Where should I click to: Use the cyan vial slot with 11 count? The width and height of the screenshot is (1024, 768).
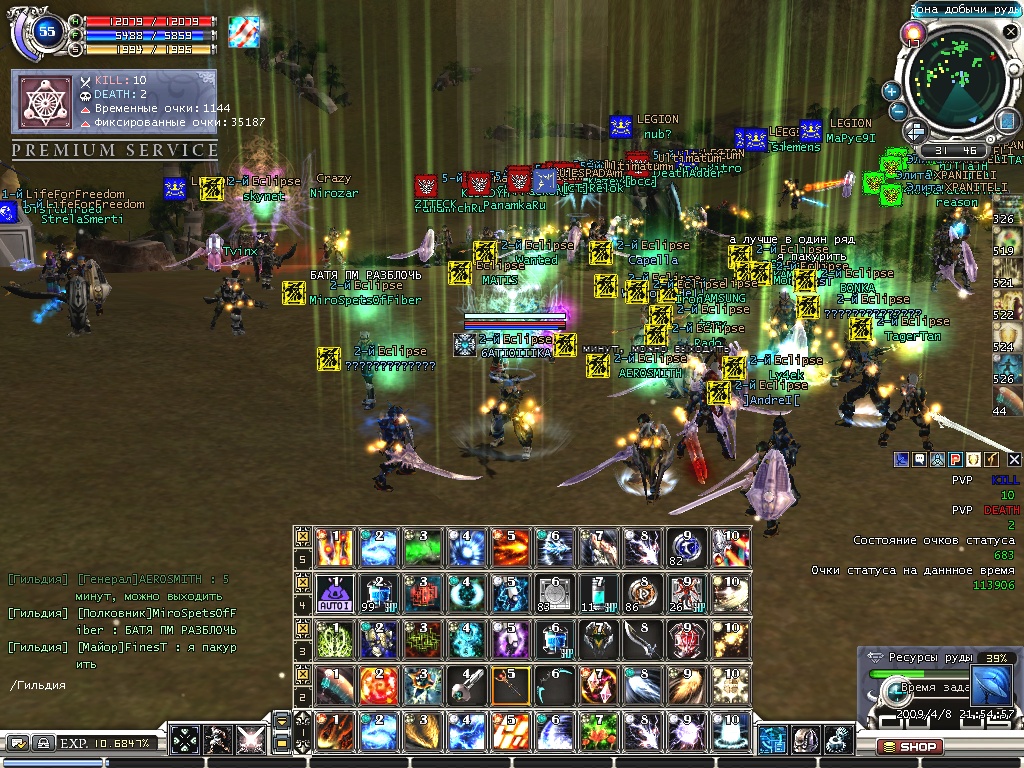596,592
